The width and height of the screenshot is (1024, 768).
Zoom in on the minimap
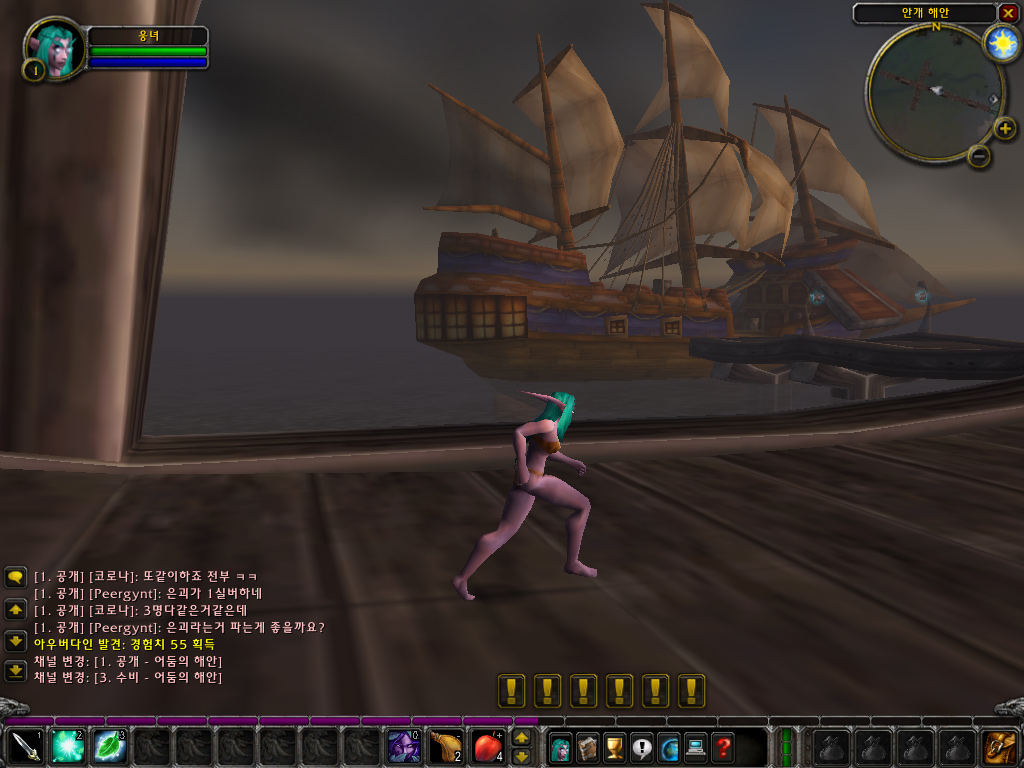1004,128
